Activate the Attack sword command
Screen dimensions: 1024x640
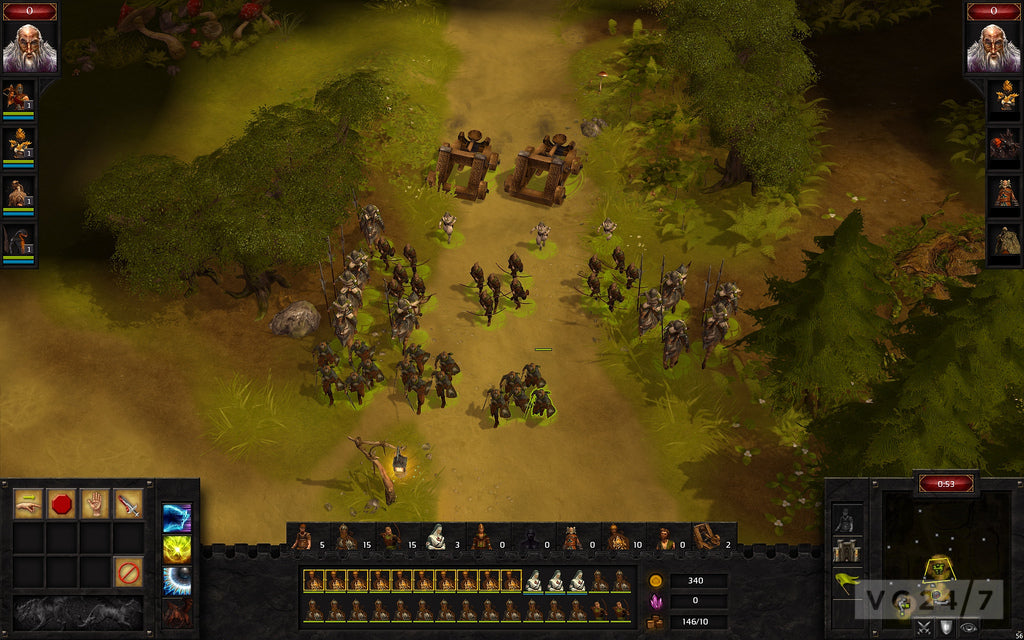coord(127,503)
